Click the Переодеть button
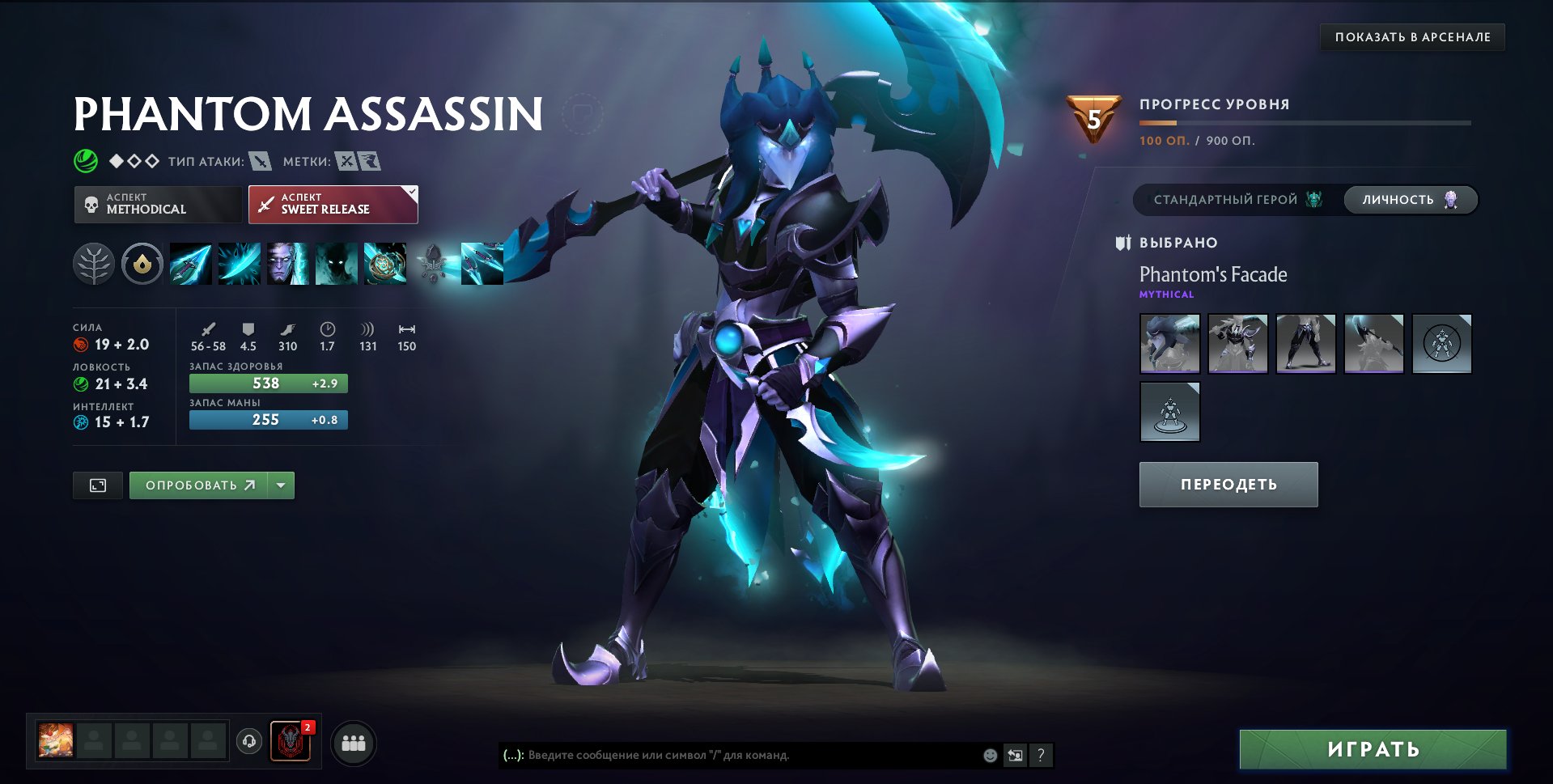 pyautogui.click(x=1228, y=484)
